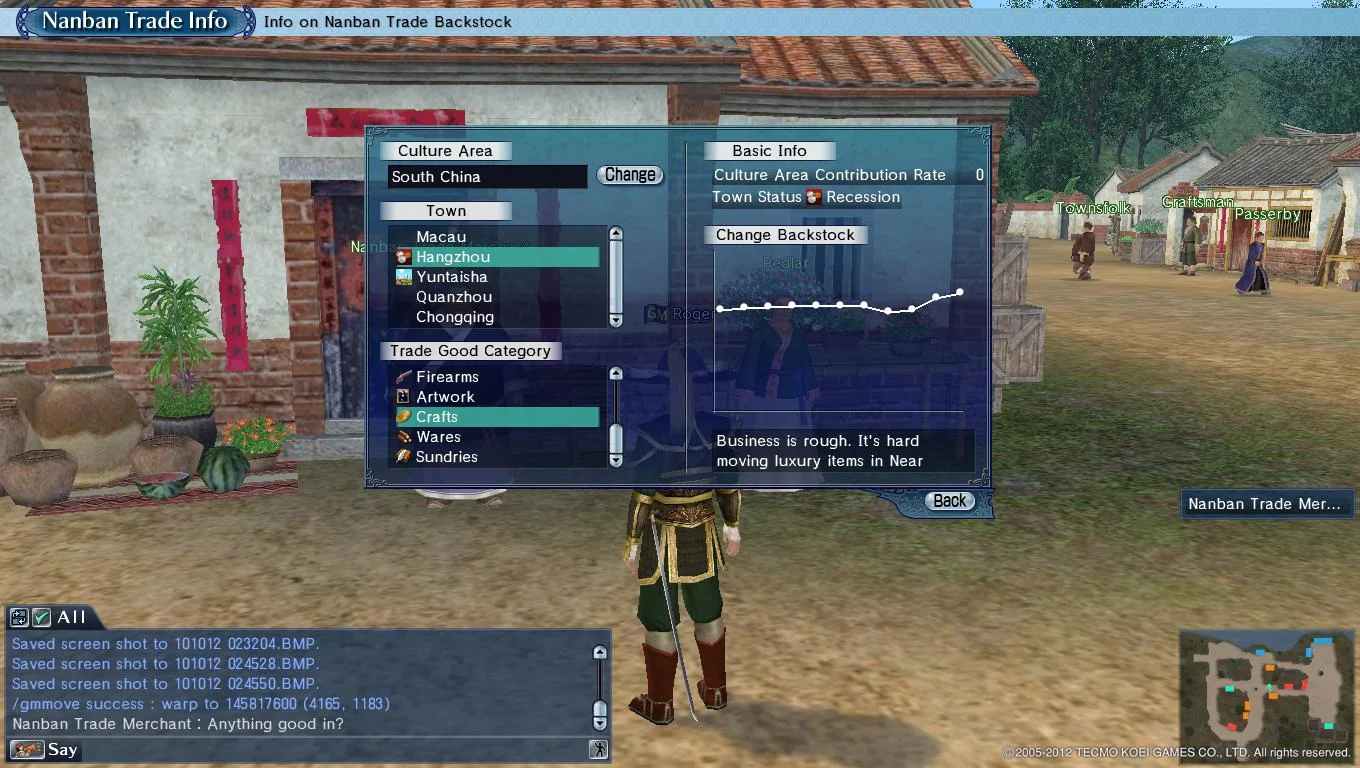1360x768 pixels.
Task: Click the town icon next to Yuntaisha
Action: click(x=403, y=276)
